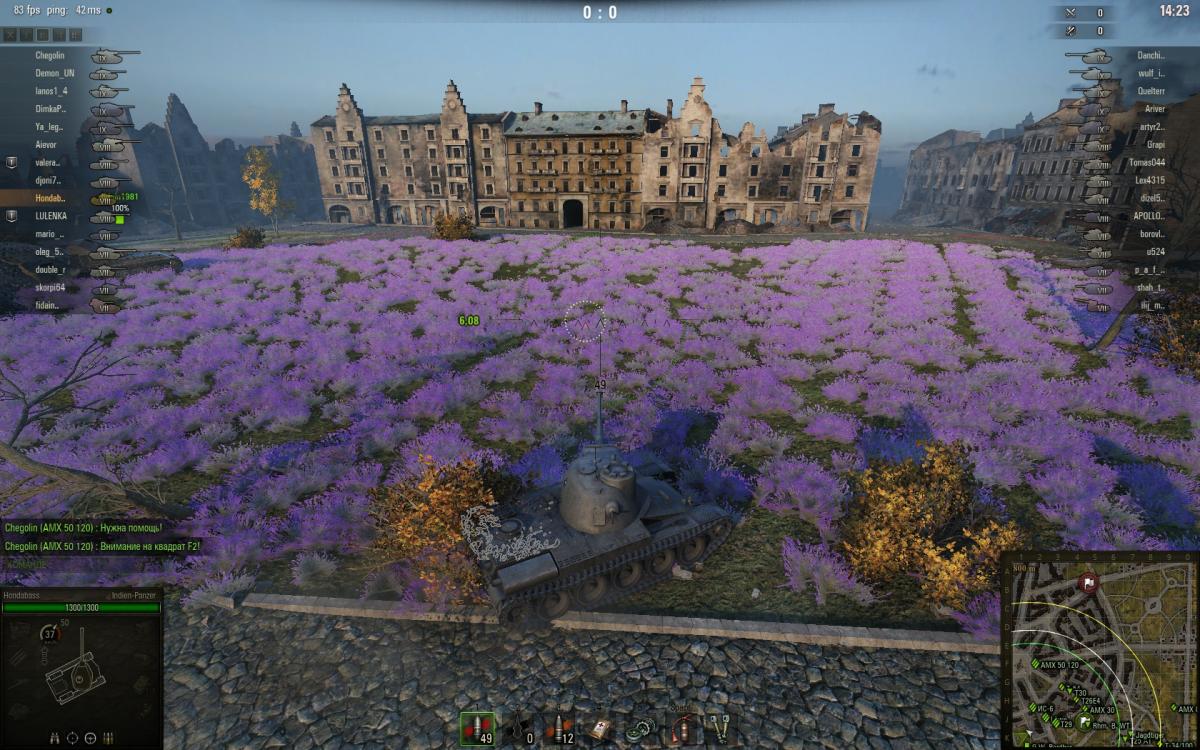
Task: Select ally Demon_UN in the team roster
Action: (55, 73)
